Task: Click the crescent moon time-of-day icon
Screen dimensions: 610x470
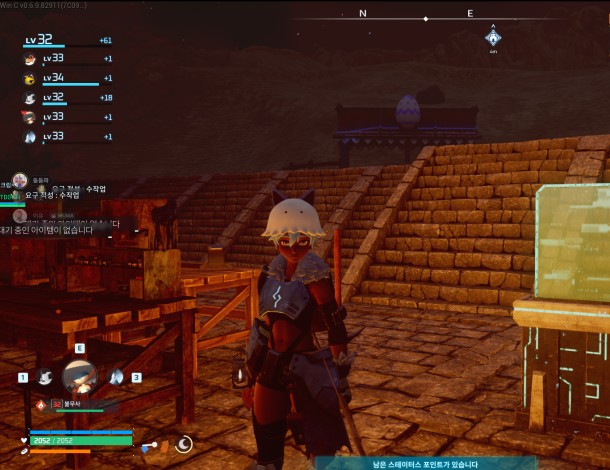Action: tap(184, 444)
